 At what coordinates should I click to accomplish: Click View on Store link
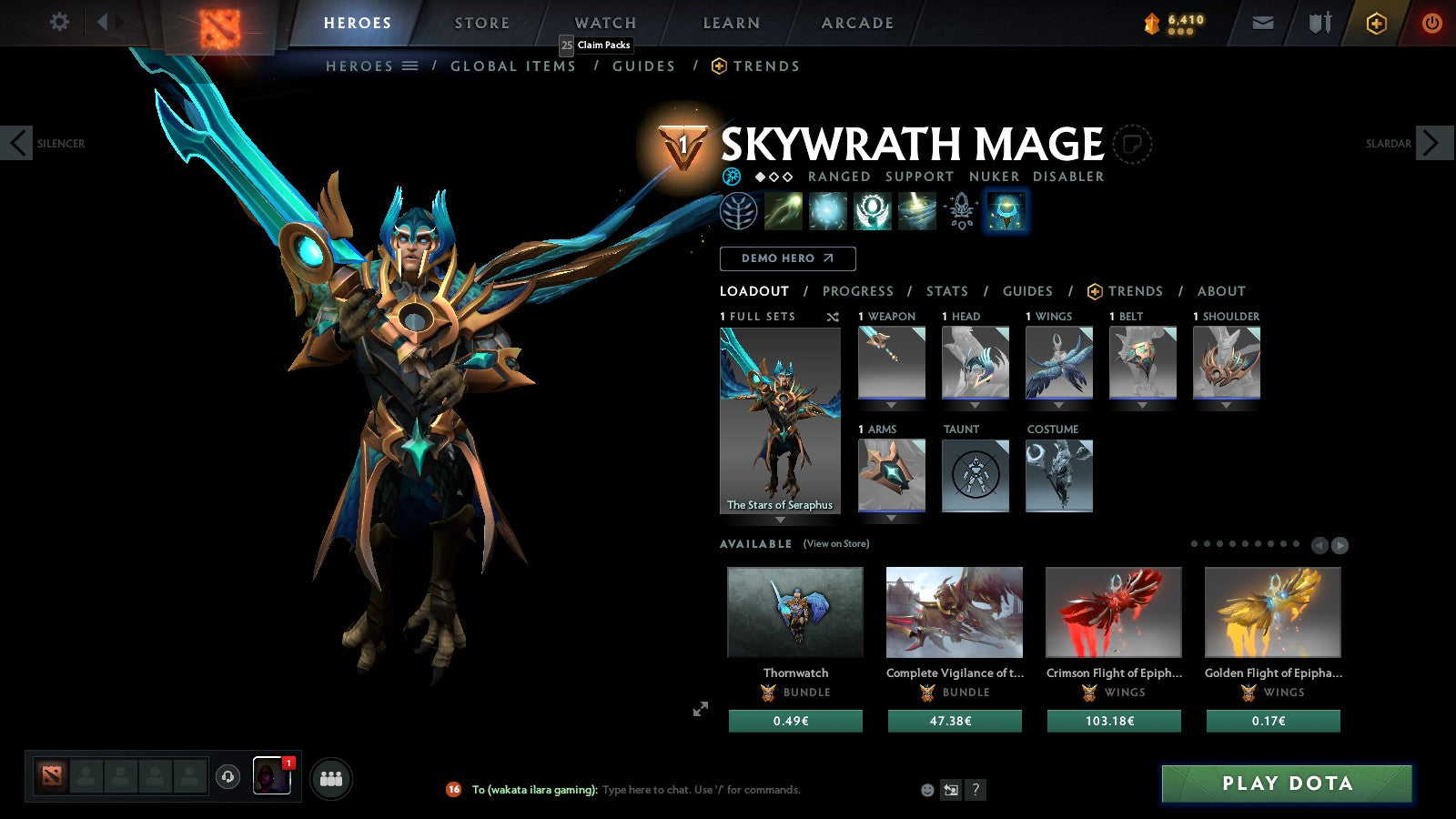click(834, 543)
